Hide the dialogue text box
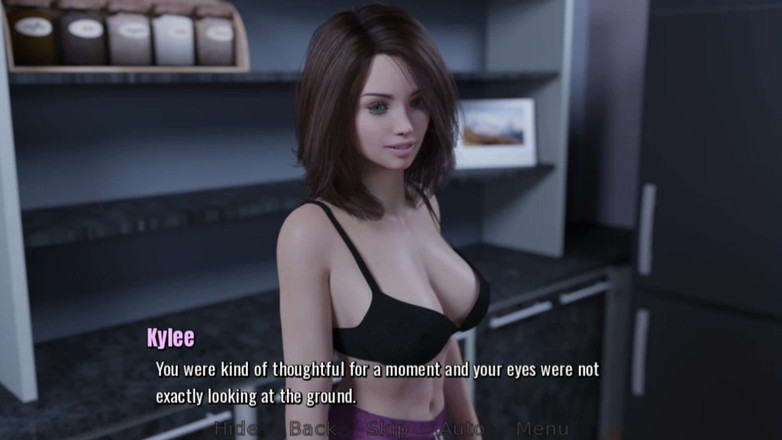 (x=235, y=429)
